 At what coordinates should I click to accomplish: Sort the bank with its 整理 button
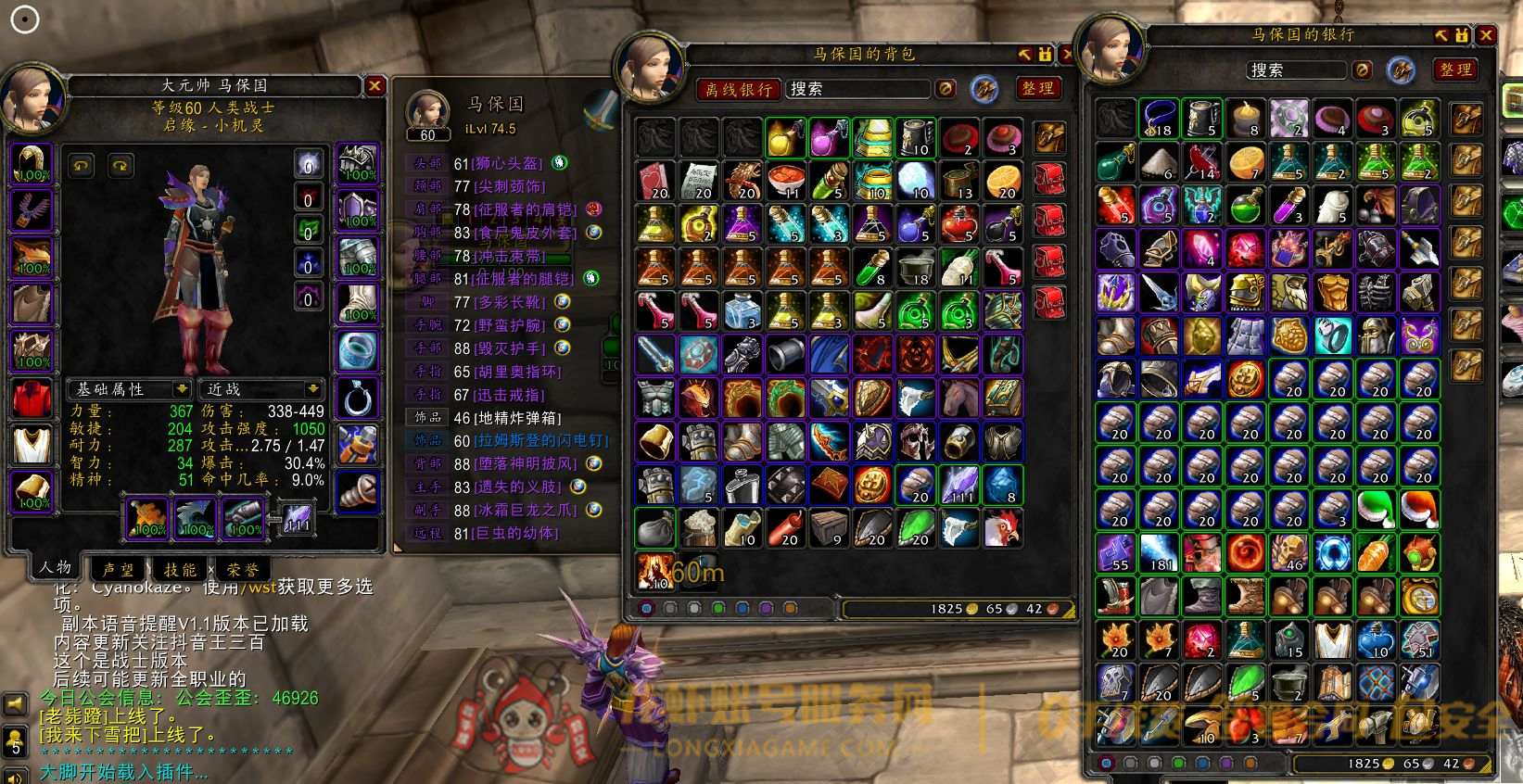pyautogui.click(x=1455, y=70)
